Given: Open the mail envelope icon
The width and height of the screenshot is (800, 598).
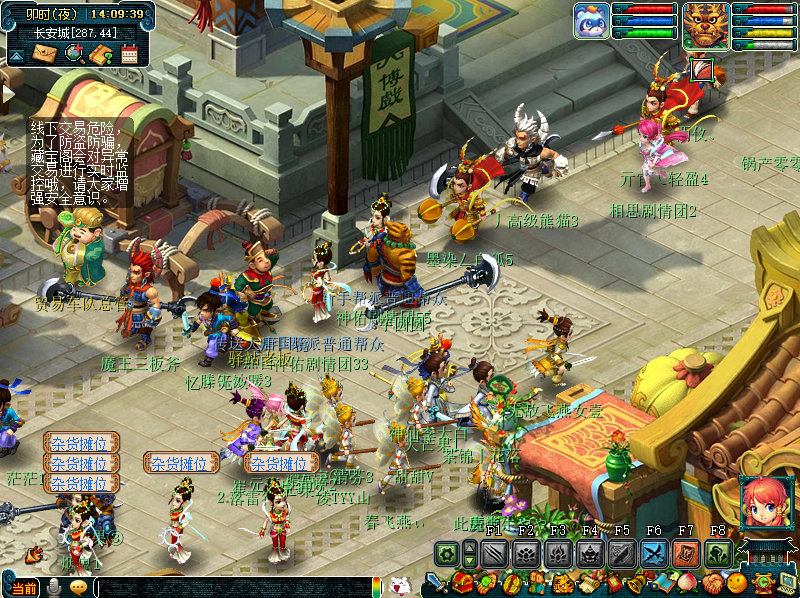Looking at the screenshot, I should pyautogui.click(x=44, y=53).
